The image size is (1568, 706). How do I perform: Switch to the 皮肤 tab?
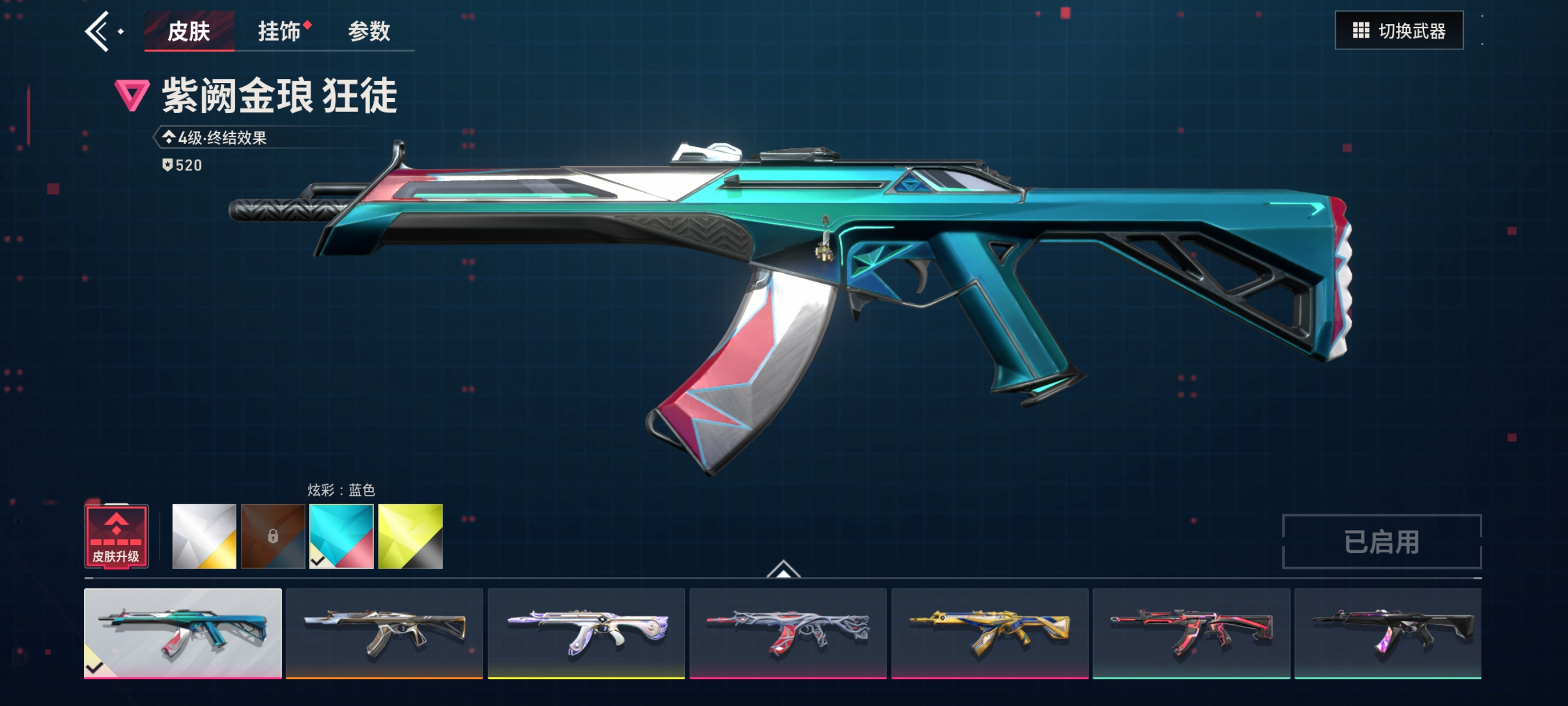coord(189,31)
